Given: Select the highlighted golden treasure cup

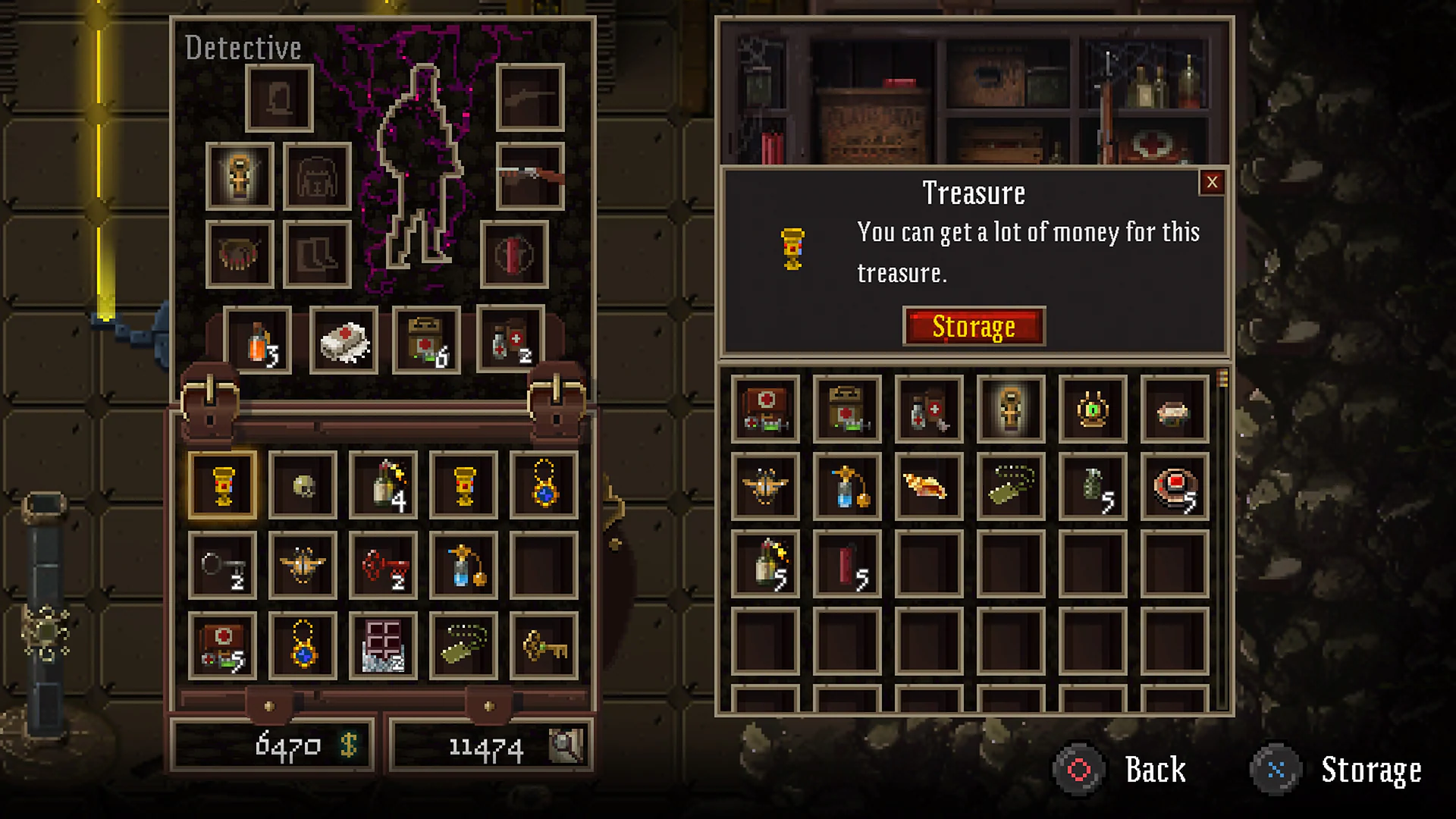Looking at the screenshot, I should [x=222, y=485].
